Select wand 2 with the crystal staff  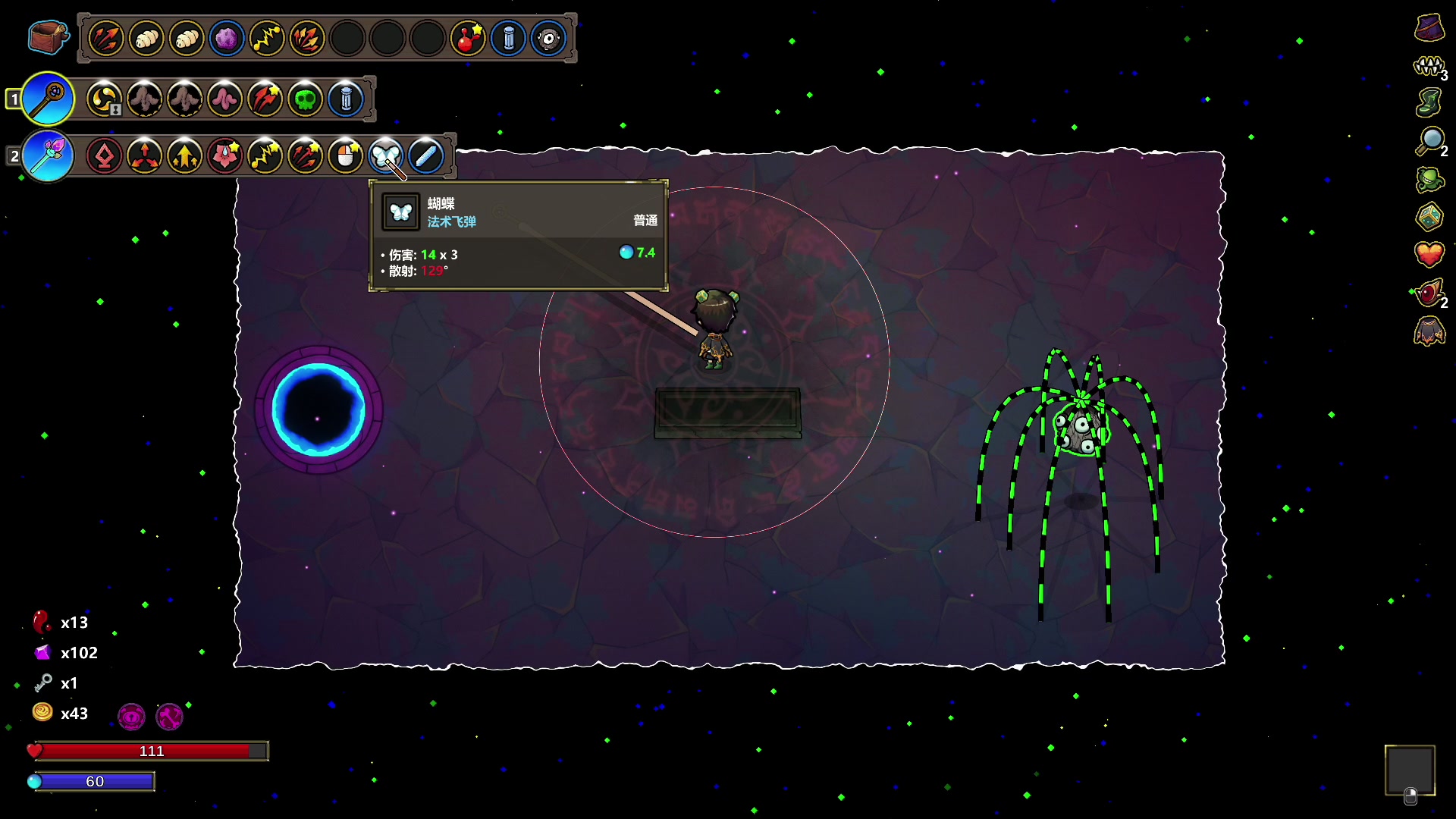click(x=48, y=156)
